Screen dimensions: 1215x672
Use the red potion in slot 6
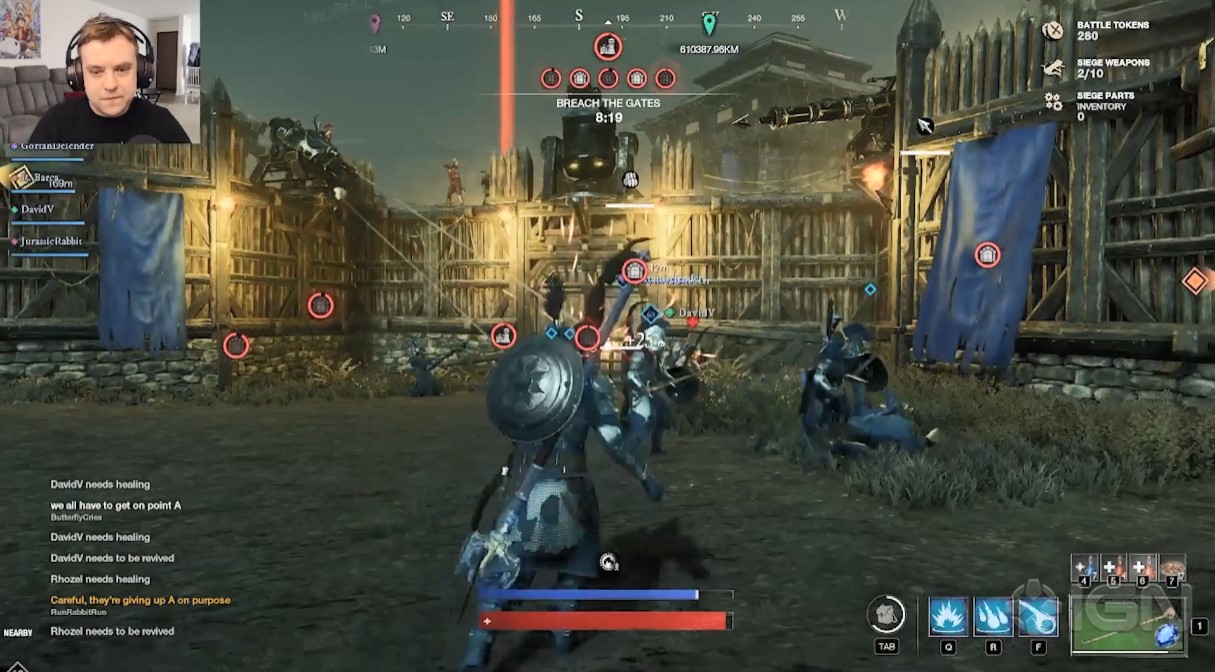click(1142, 567)
